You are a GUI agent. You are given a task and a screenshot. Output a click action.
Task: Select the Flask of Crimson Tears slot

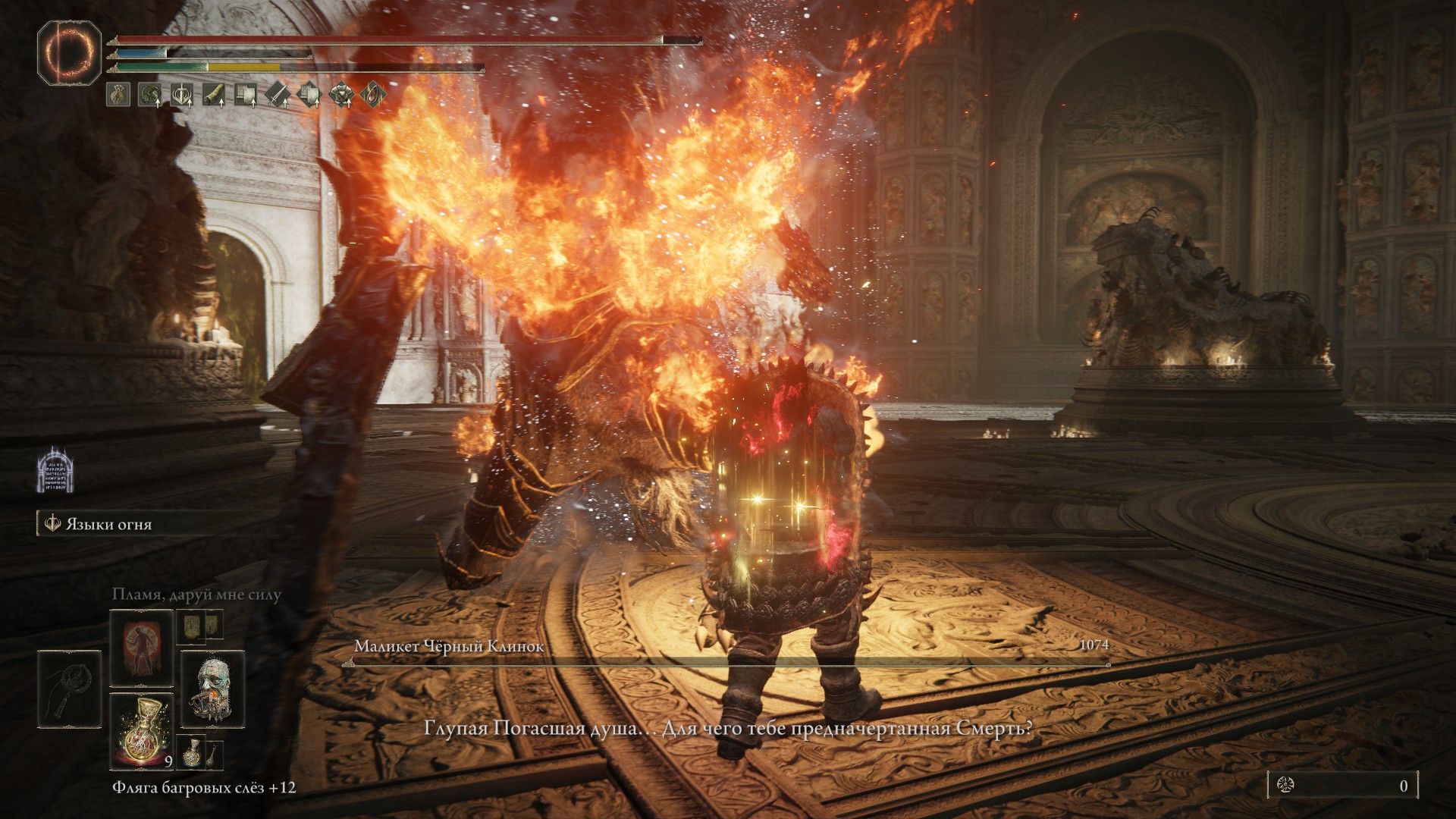(141, 730)
